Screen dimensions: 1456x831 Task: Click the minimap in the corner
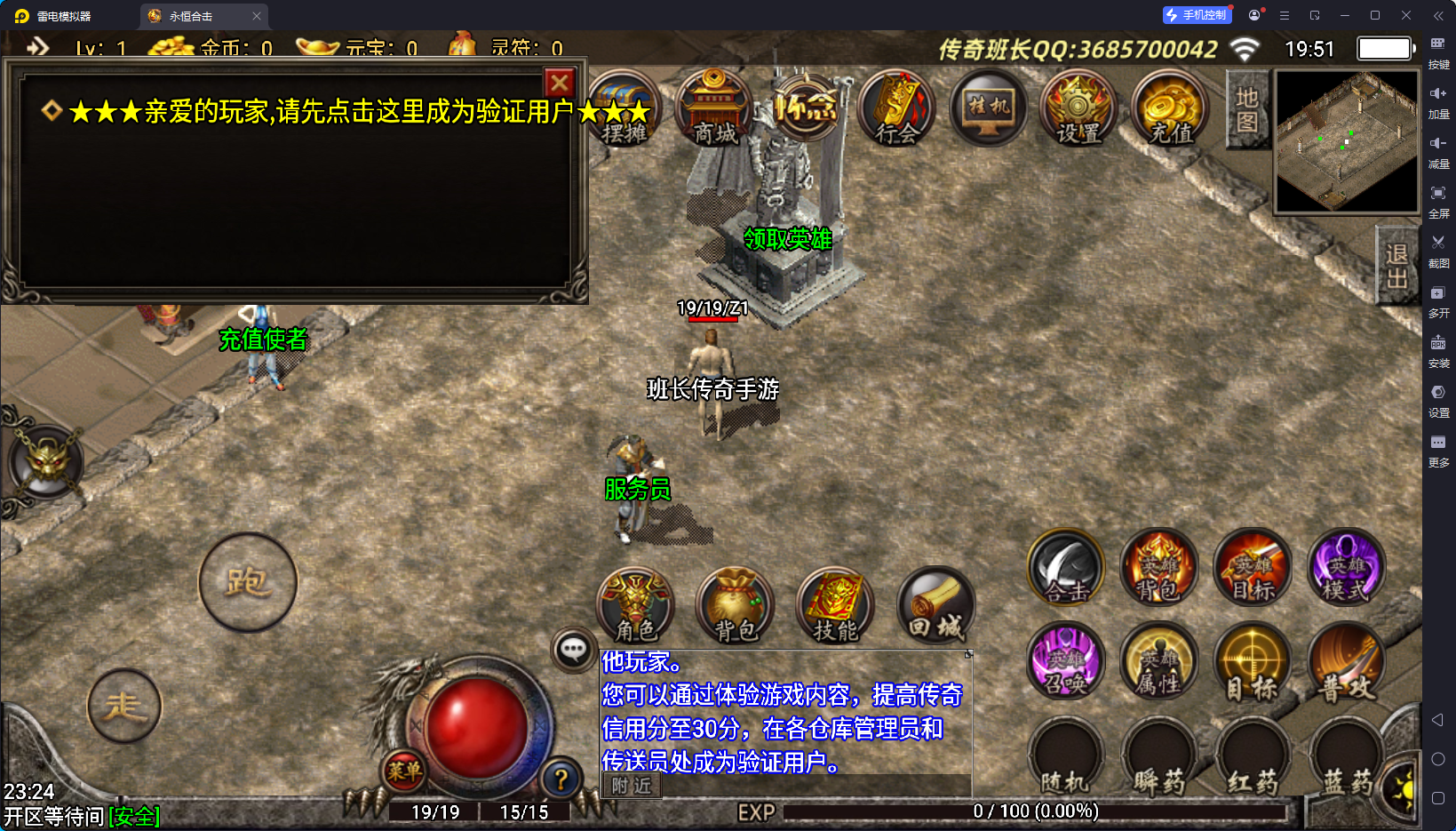pyautogui.click(x=1346, y=142)
